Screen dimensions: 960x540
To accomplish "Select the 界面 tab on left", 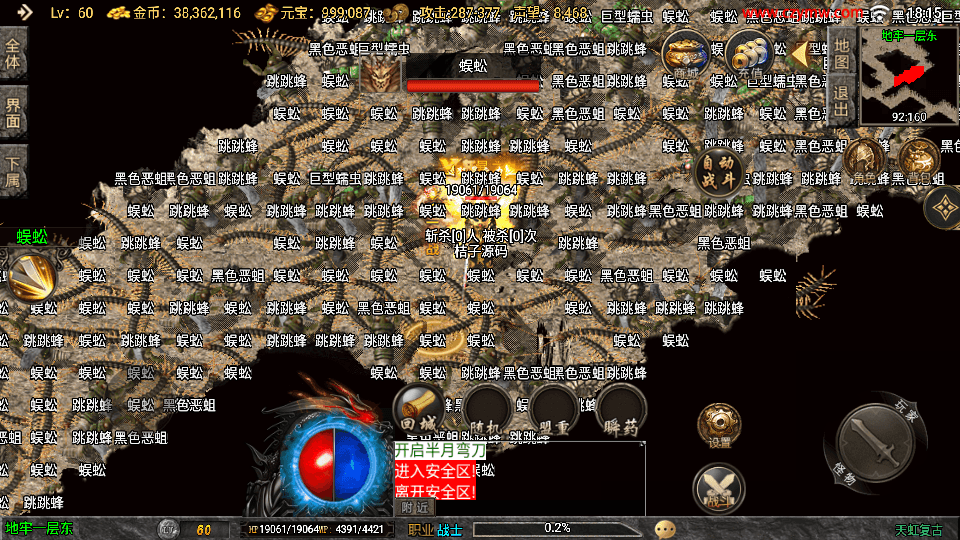I will pos(13,111).
